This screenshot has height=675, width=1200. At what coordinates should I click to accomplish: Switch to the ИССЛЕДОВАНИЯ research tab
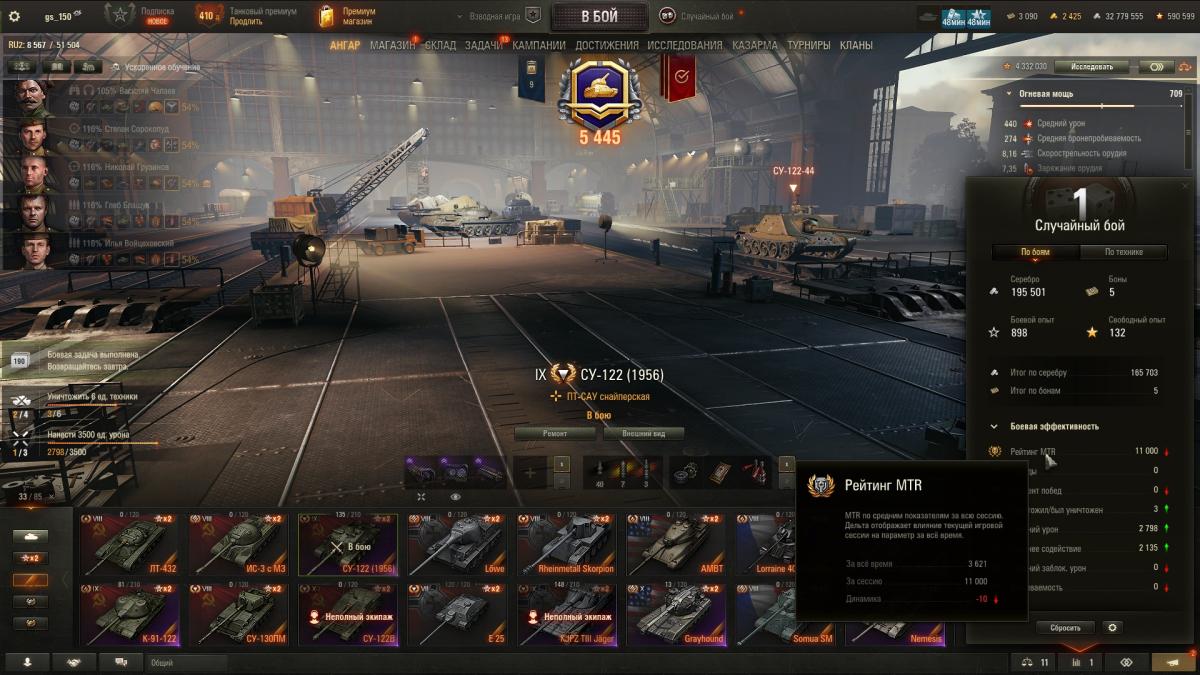click(x=684, y=45)
